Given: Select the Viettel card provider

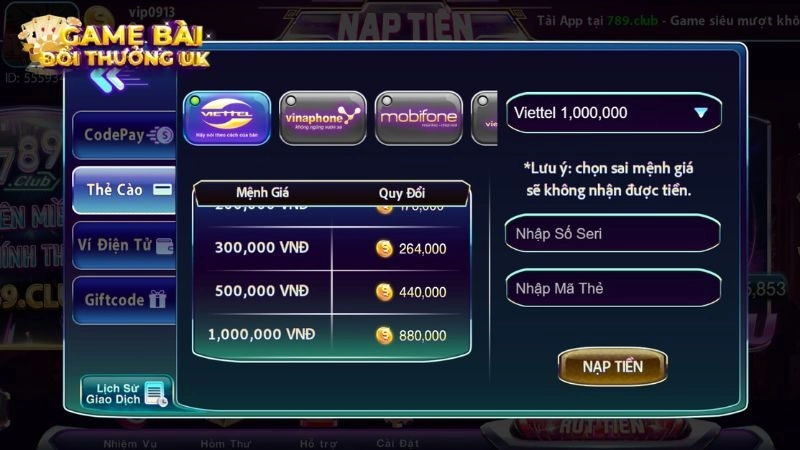Looking at the screenshot, I should click(227, 118).
